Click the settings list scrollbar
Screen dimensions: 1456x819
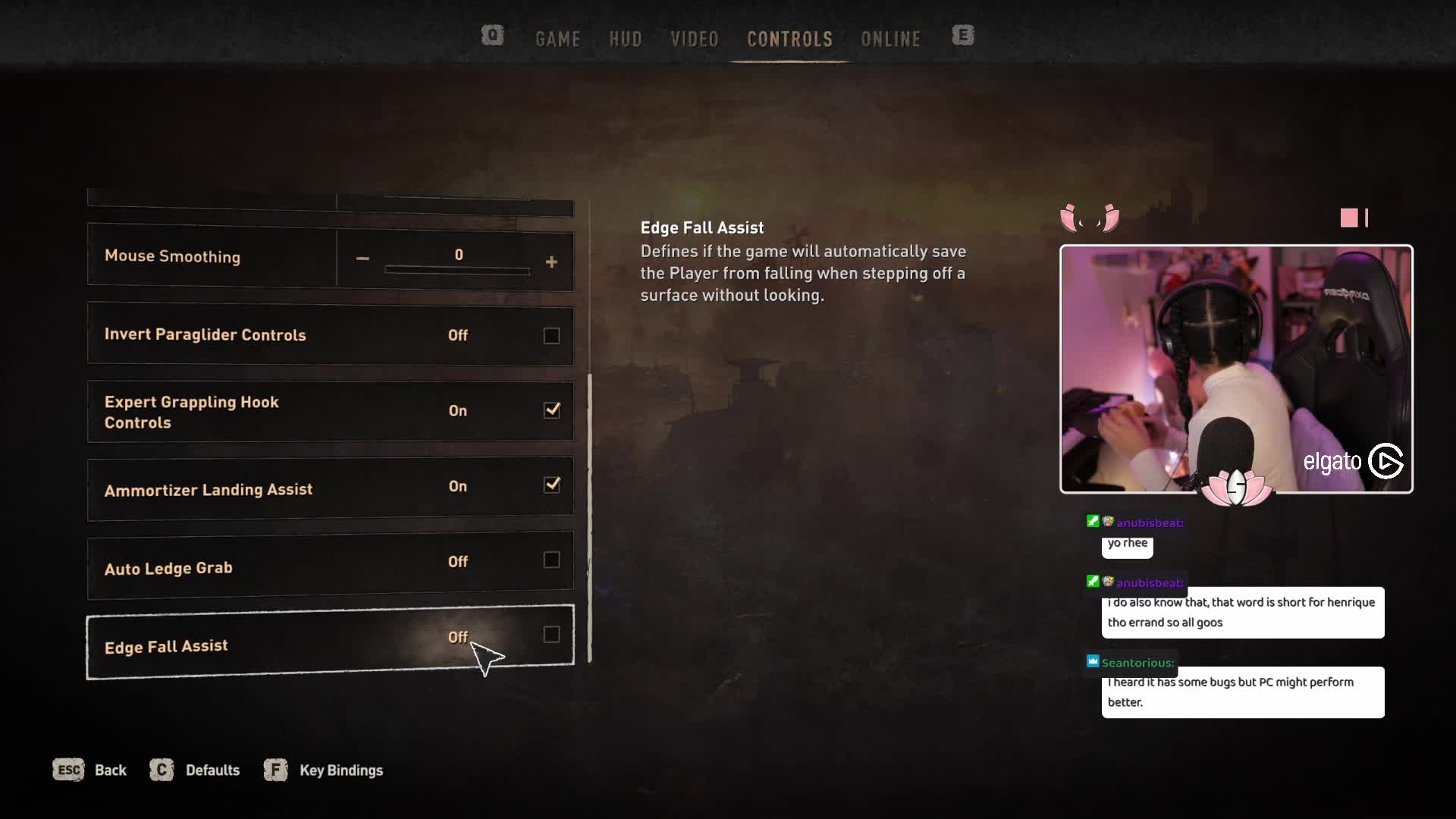(589, 517)
